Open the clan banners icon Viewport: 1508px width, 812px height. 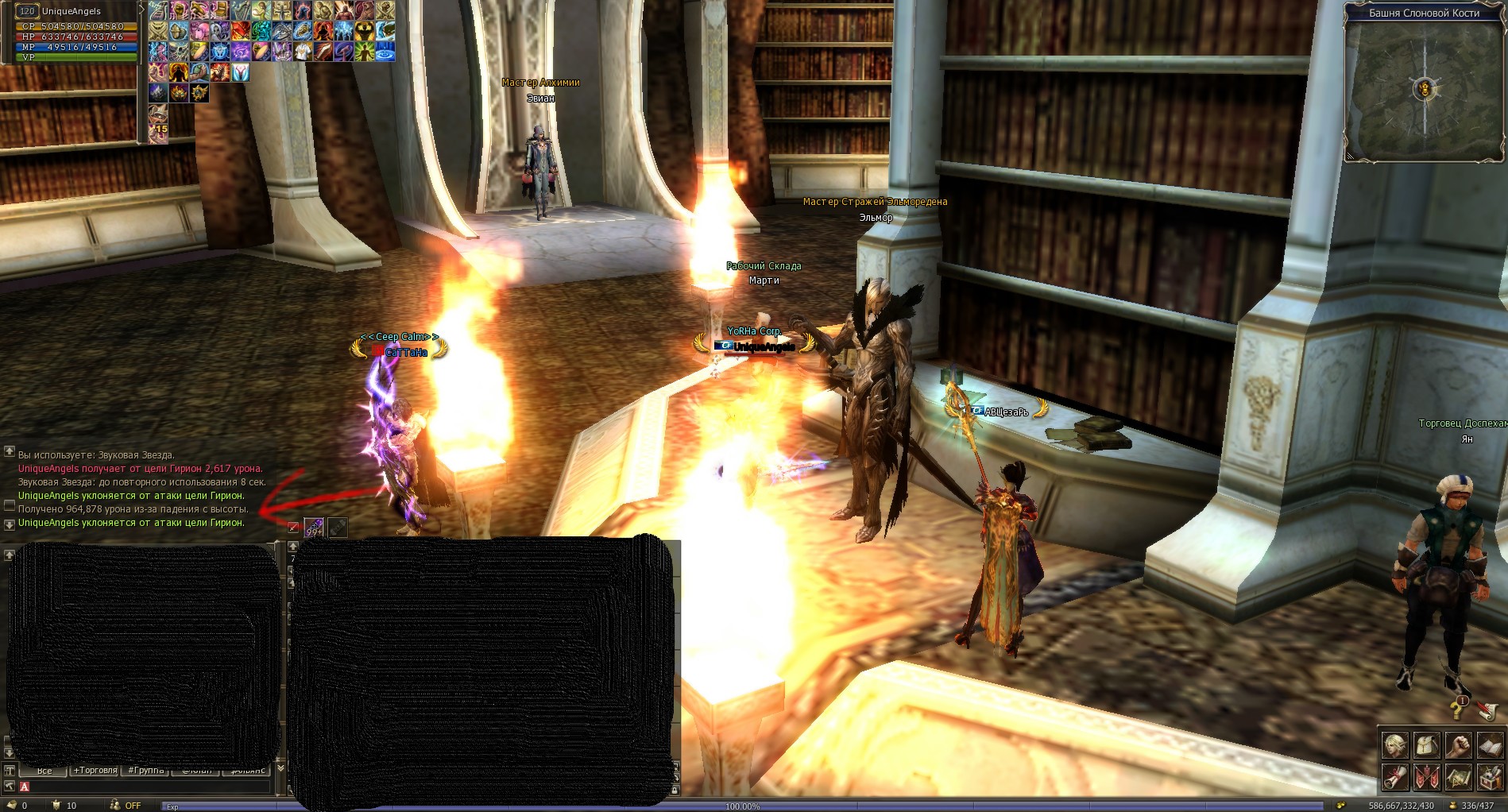[1427, 776]
